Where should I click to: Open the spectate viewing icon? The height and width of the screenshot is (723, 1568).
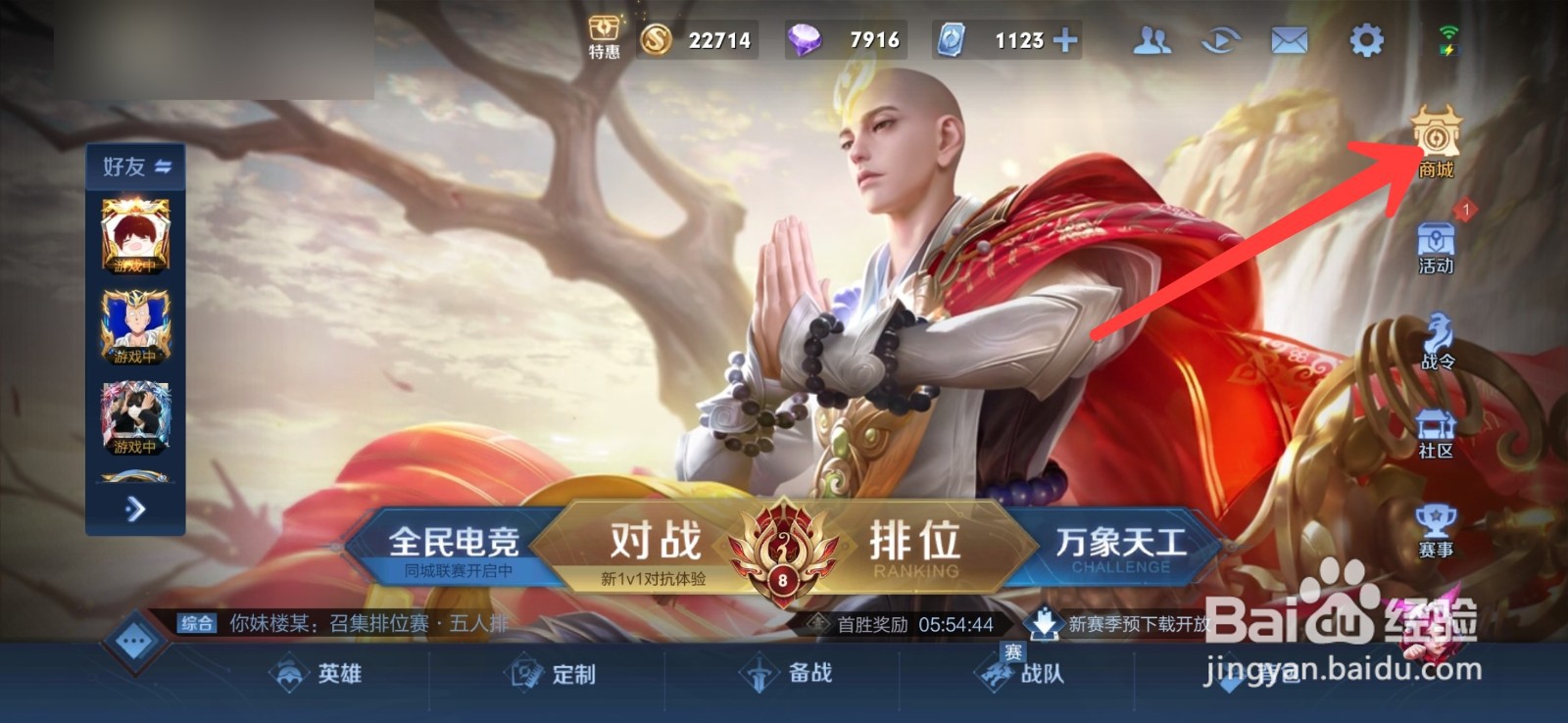[1220, 37]
